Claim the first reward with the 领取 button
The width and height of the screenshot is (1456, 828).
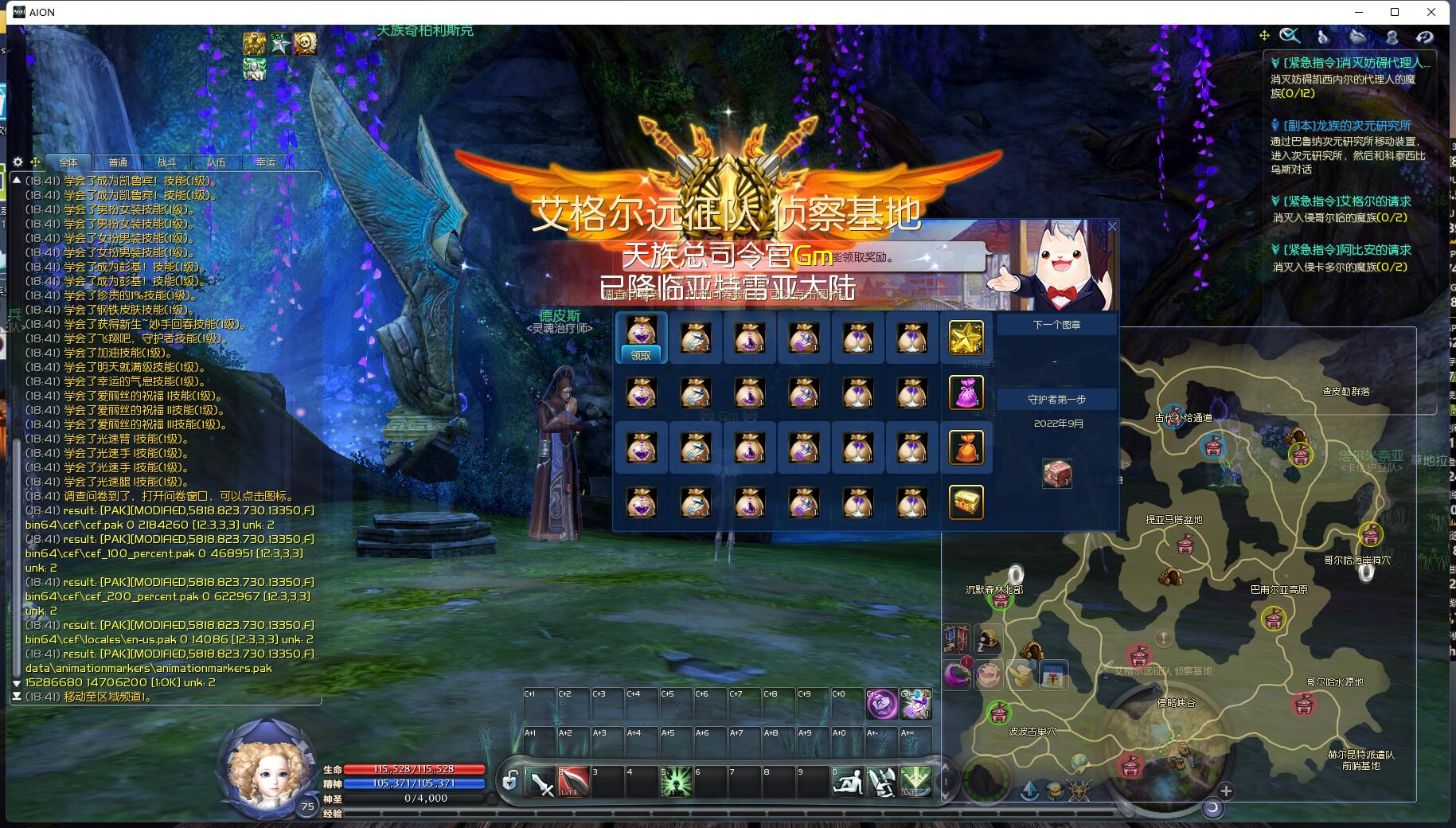(641, 355)
